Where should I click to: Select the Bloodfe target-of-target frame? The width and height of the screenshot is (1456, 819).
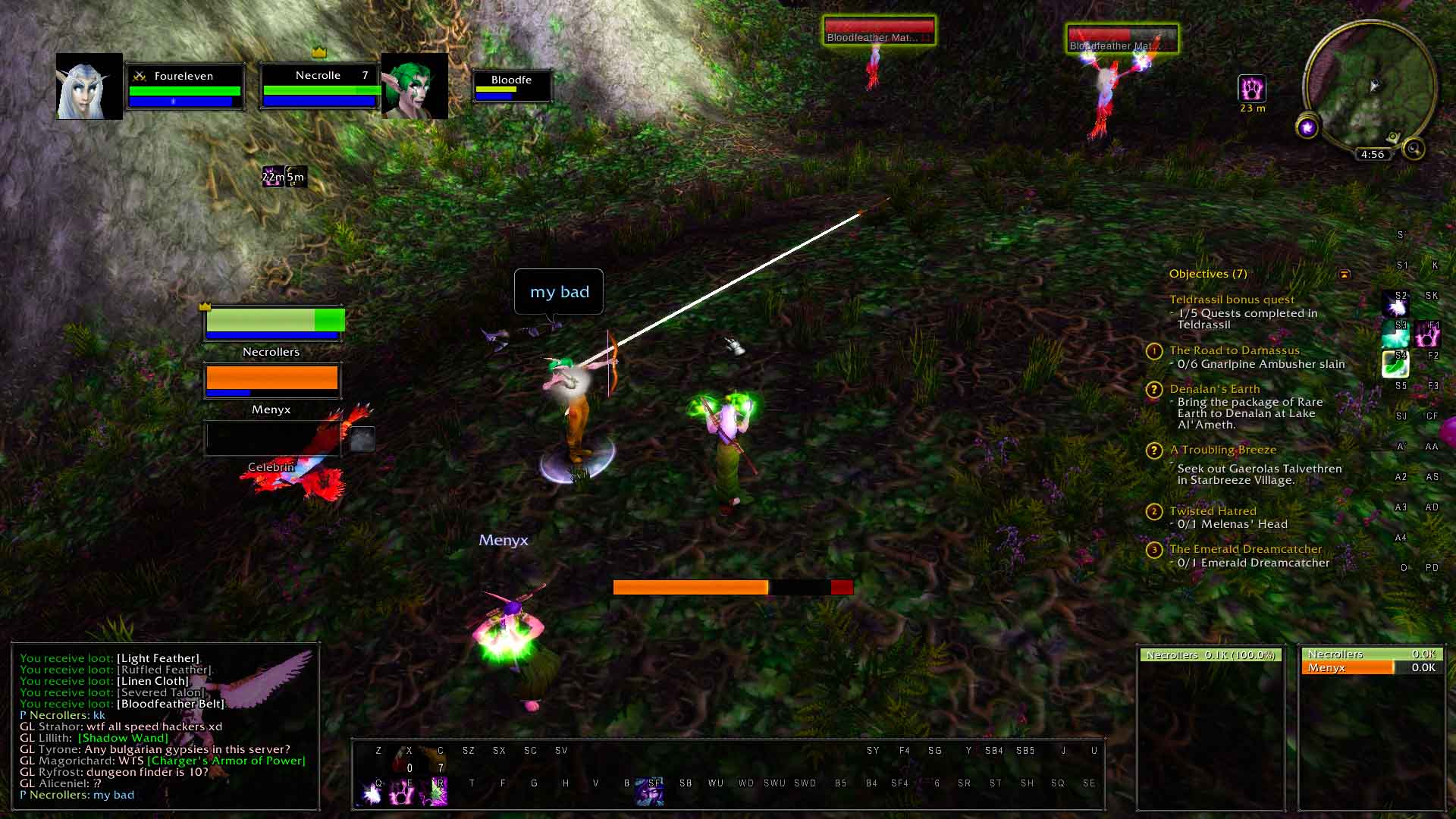511,86
